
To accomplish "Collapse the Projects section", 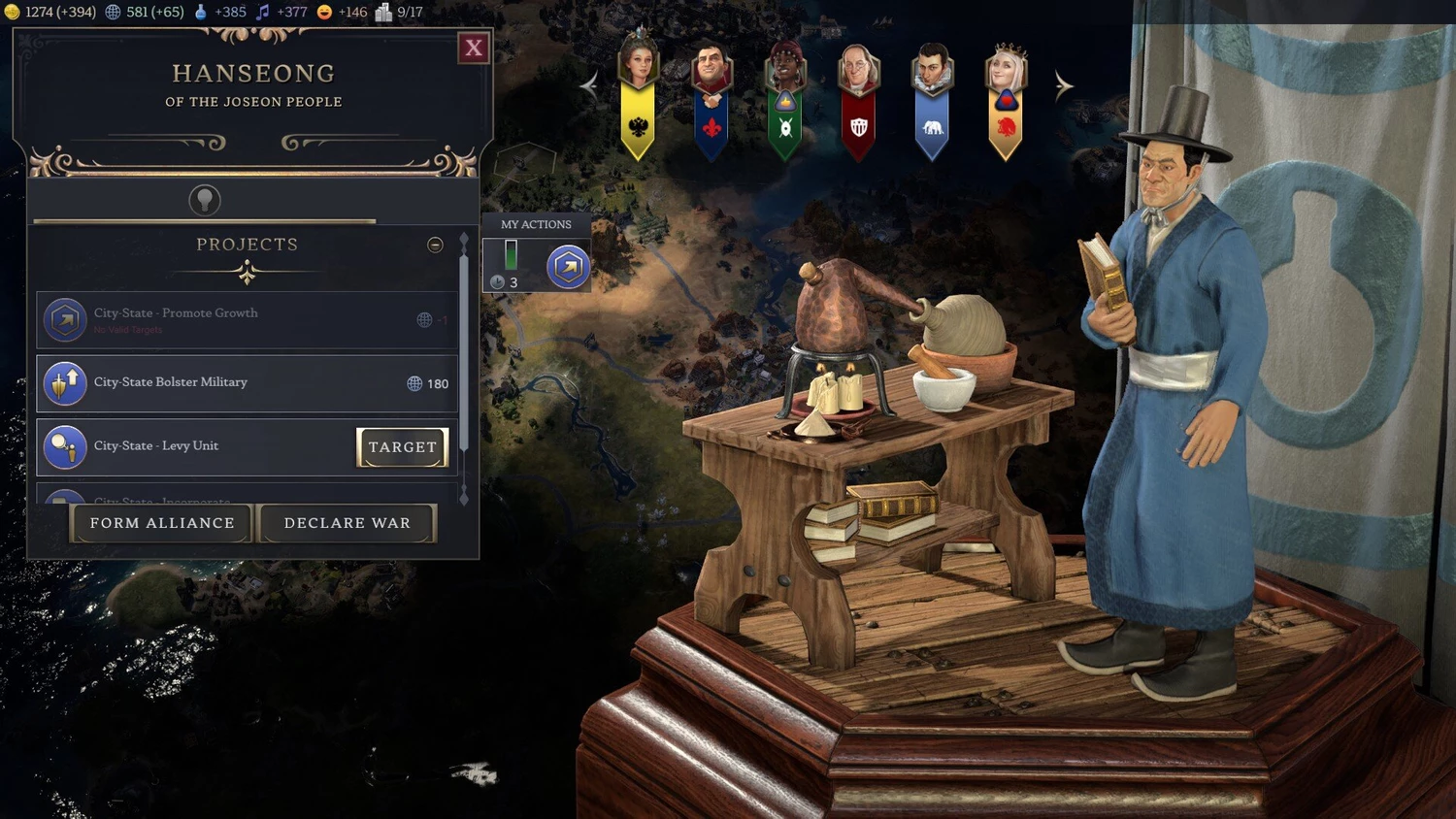I will [x=435, y=245].
